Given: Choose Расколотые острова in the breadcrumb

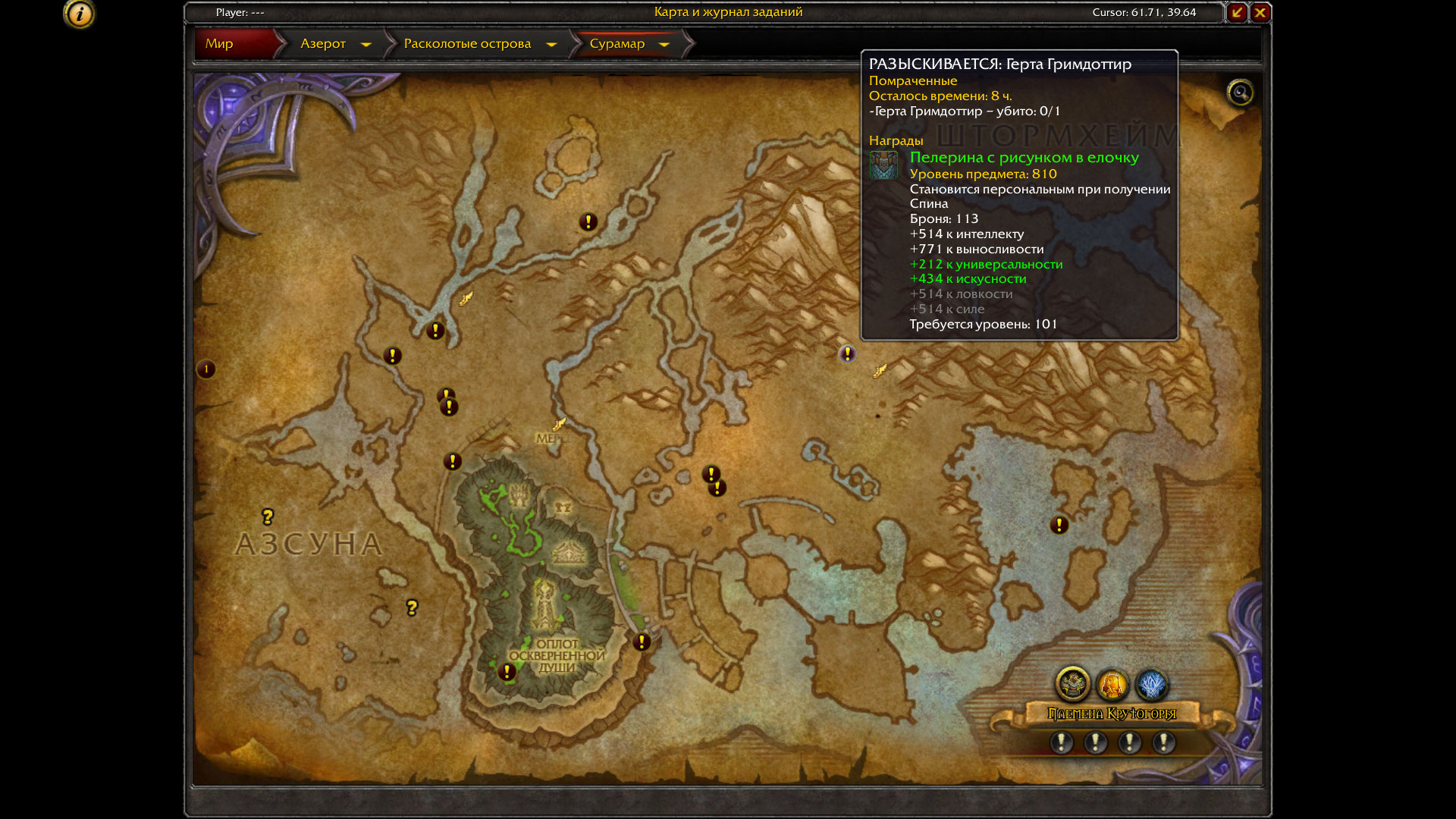Looking at the screenshot, I should [x=467, y=44].
